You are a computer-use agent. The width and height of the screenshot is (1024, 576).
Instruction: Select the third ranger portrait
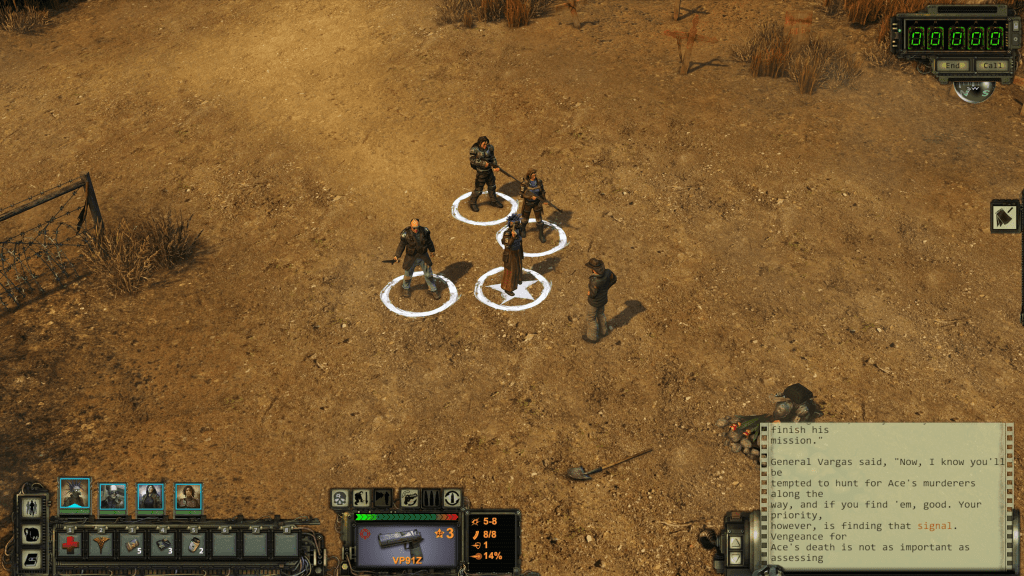coord(150,497)
